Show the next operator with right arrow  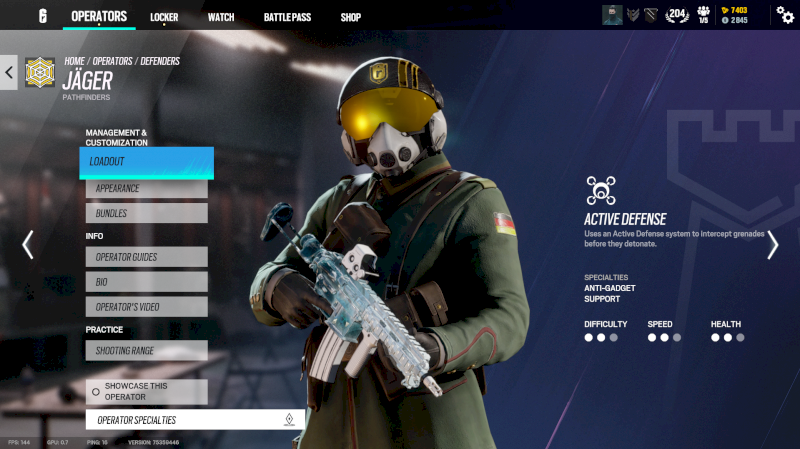tap(772, 245)
